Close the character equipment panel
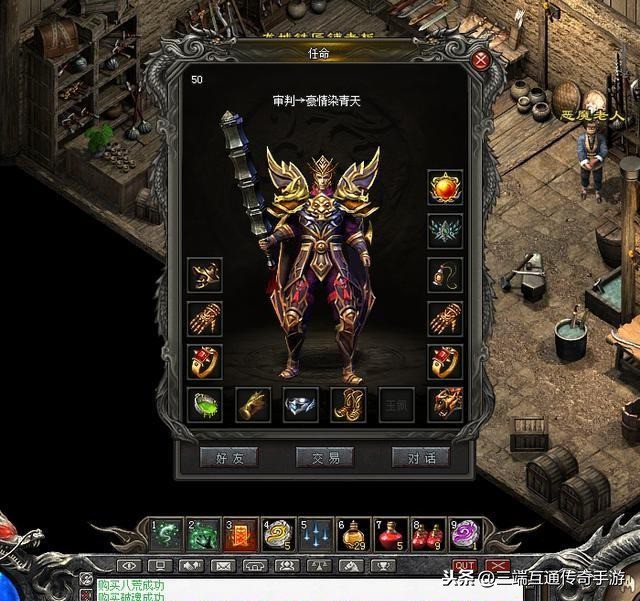 482,60
